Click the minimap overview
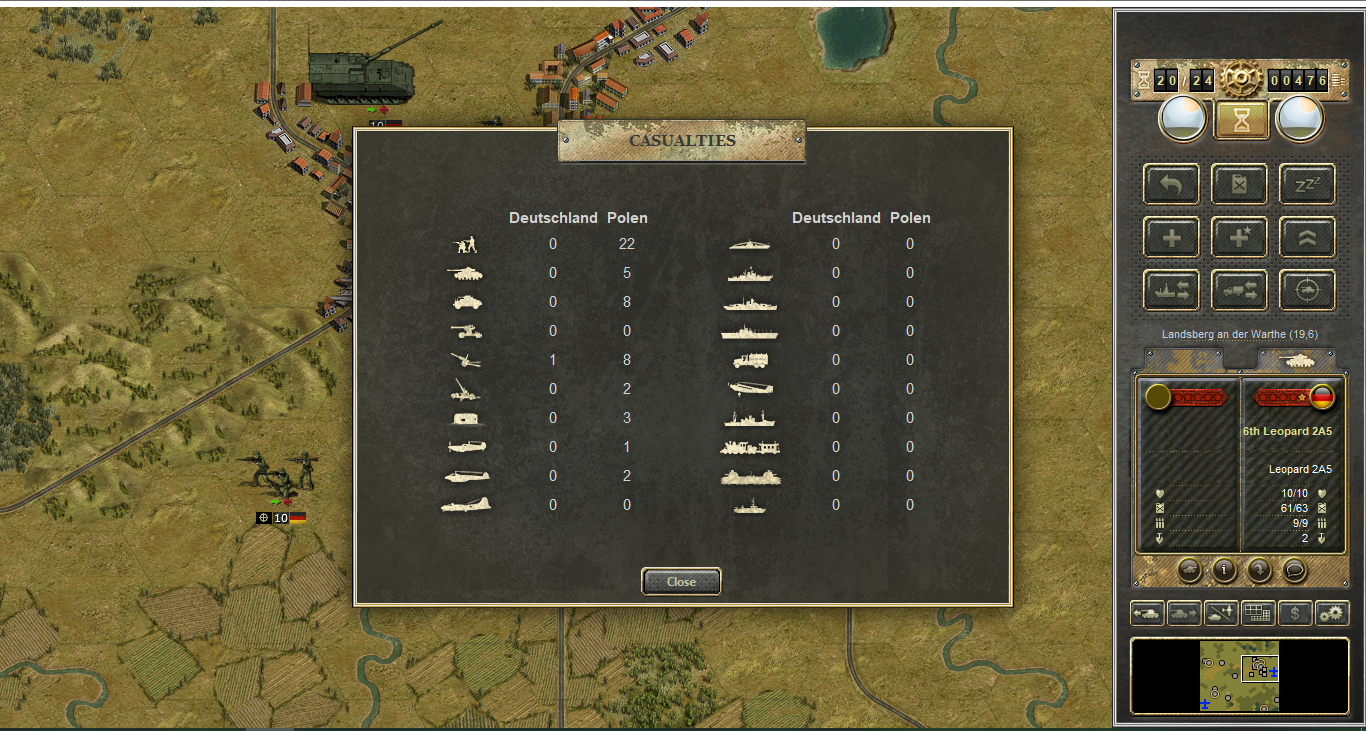This screenshot has width=1366, height=731. [x=1240, y=676]
